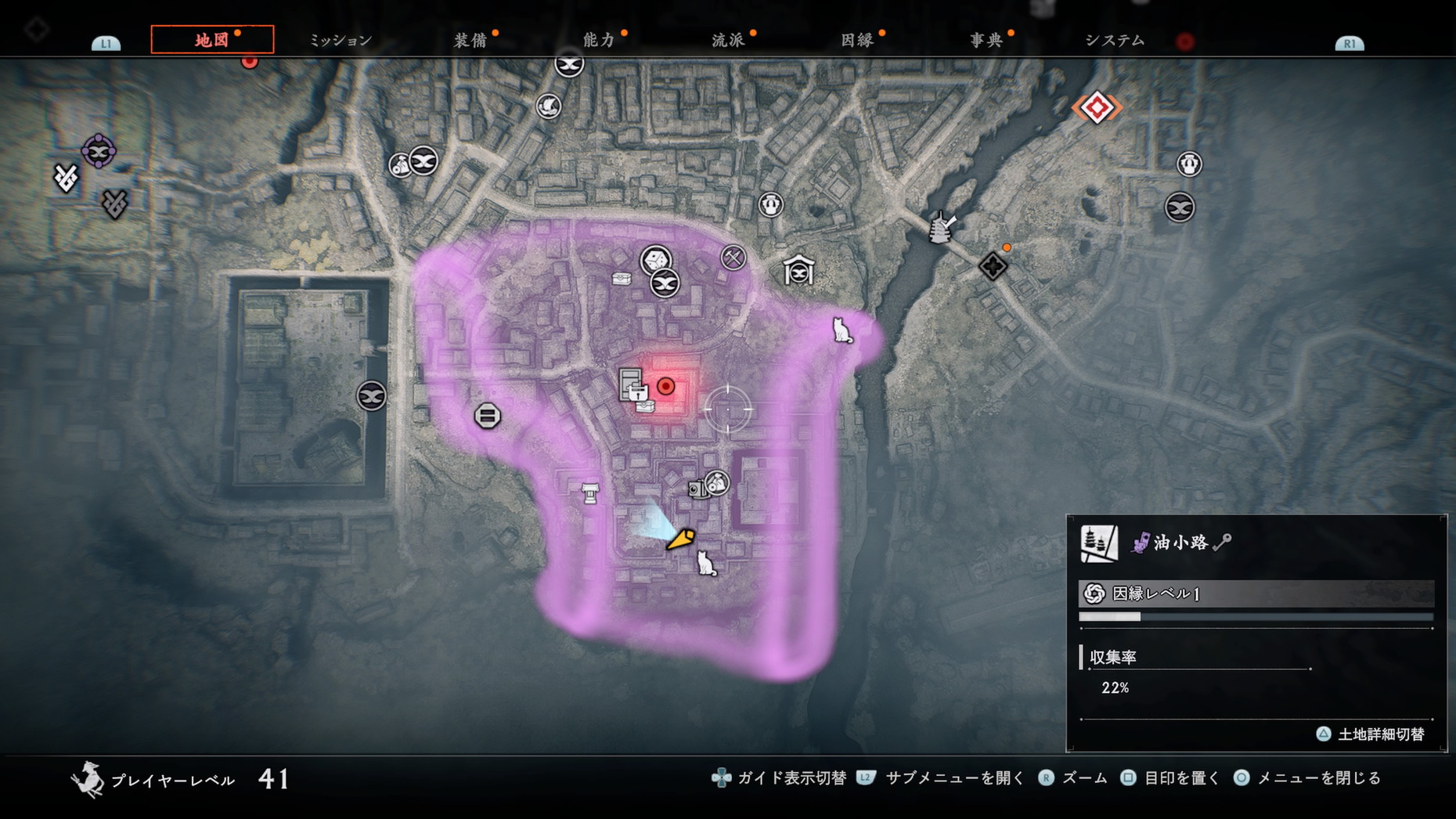This screenshot has height=819, width=1456.
Task: Click the 因縁レベル1 bond level row
Action: click(x=1256, y=594)
